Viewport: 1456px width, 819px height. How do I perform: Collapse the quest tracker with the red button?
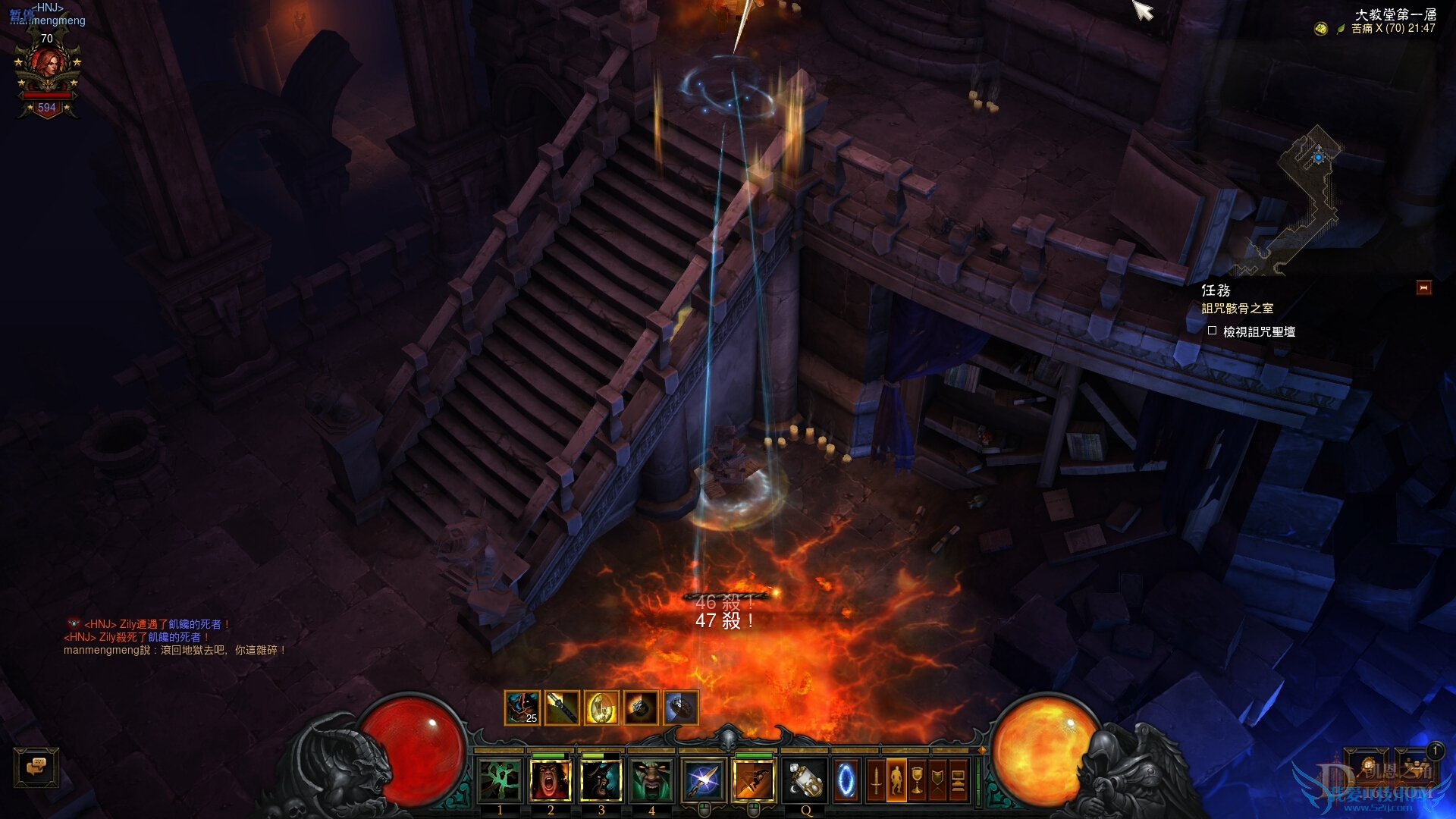tap(1423, 288)
